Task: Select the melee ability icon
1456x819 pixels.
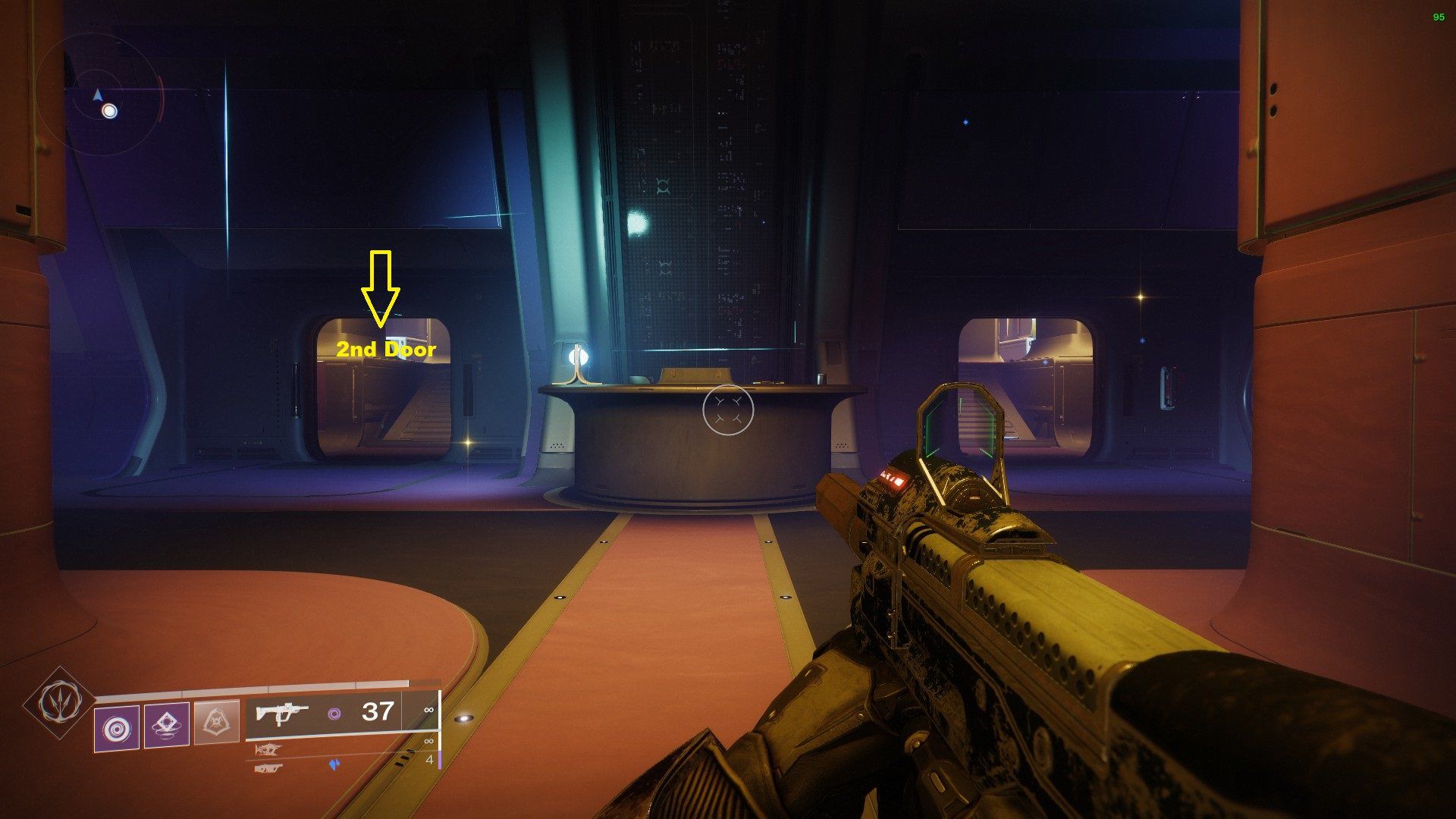Action: click(x=166, y=725)
